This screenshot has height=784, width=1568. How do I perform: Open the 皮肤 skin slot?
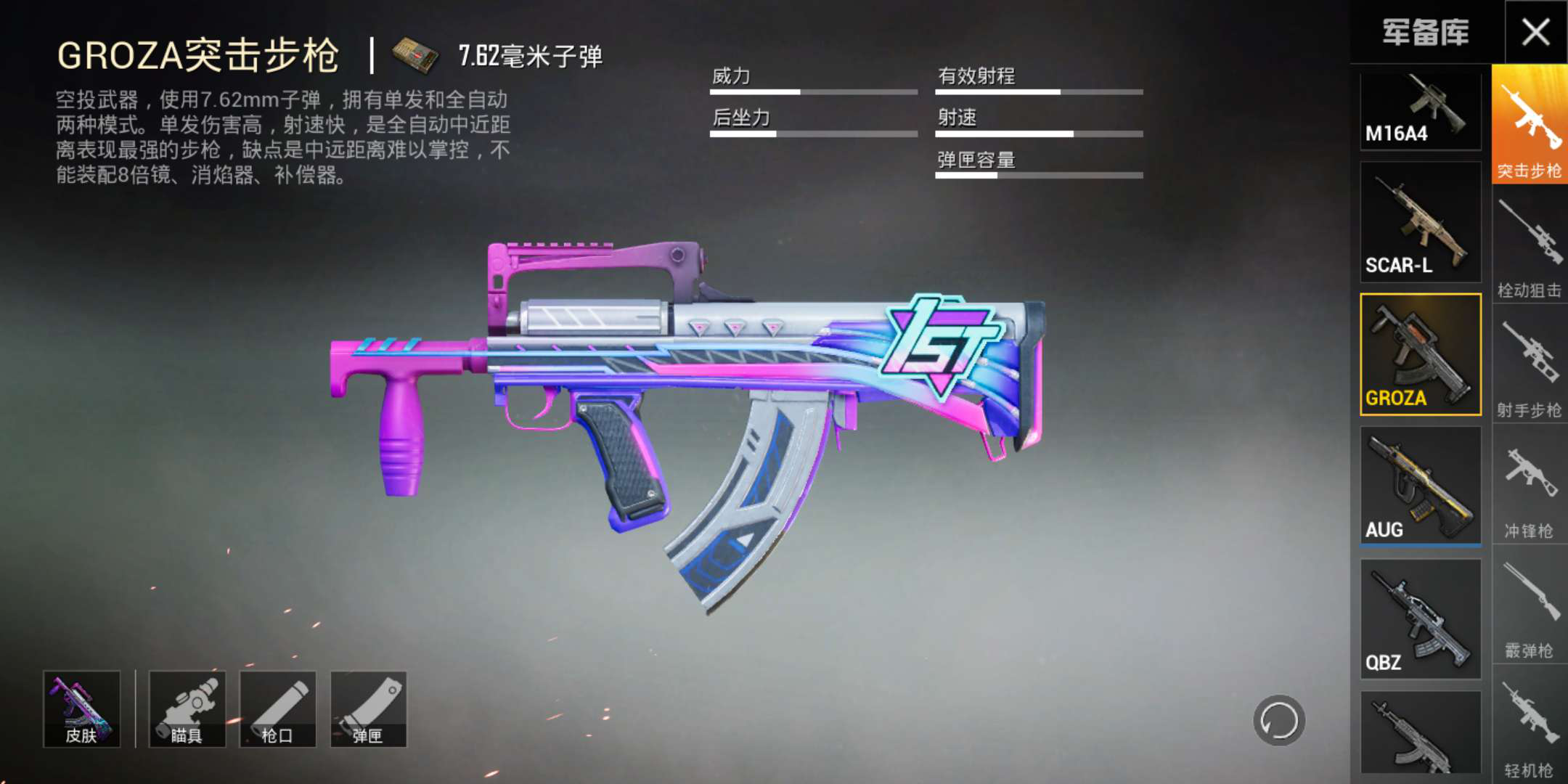click(81, 709)
